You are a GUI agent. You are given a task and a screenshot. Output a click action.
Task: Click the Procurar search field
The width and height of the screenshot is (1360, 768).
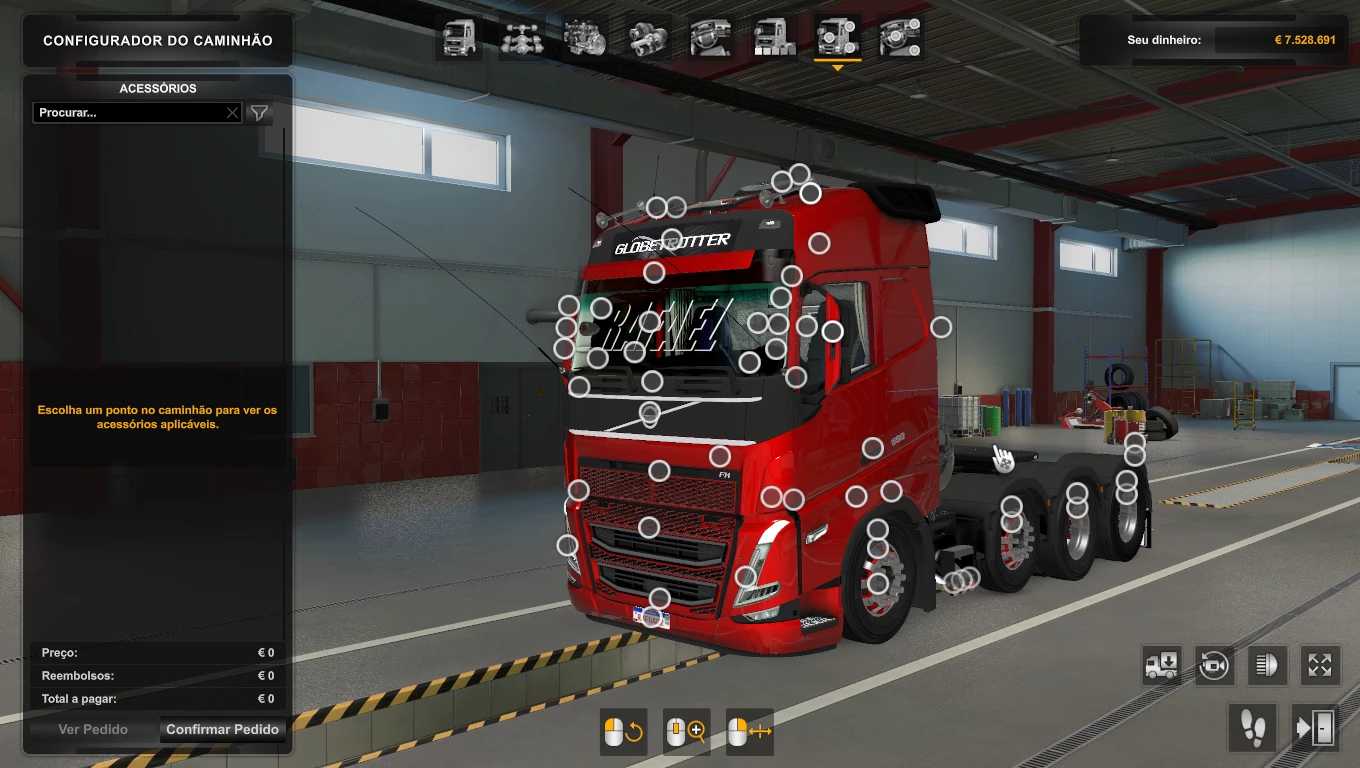(128, 113)
